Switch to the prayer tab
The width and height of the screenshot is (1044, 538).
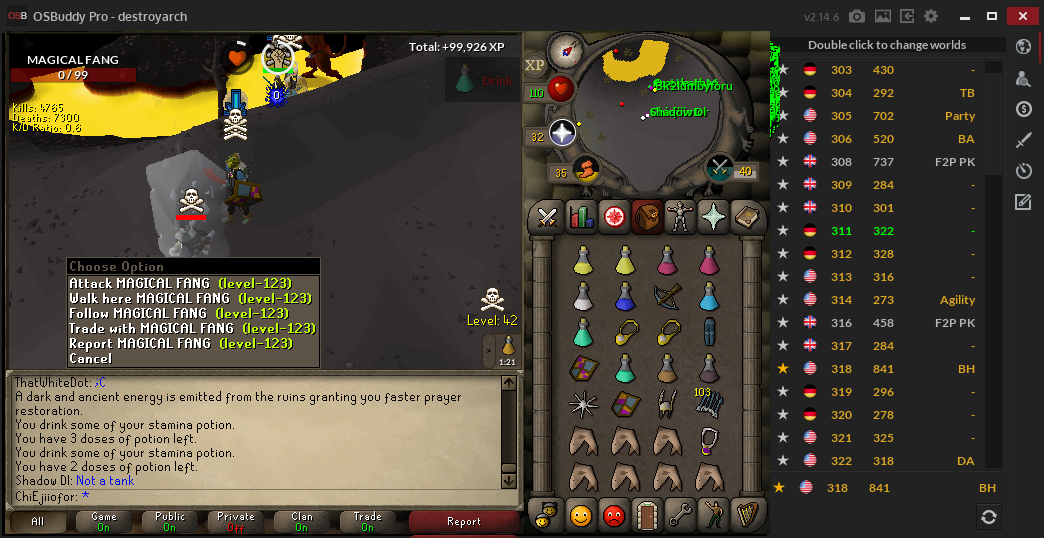click(x=712, y=215)
